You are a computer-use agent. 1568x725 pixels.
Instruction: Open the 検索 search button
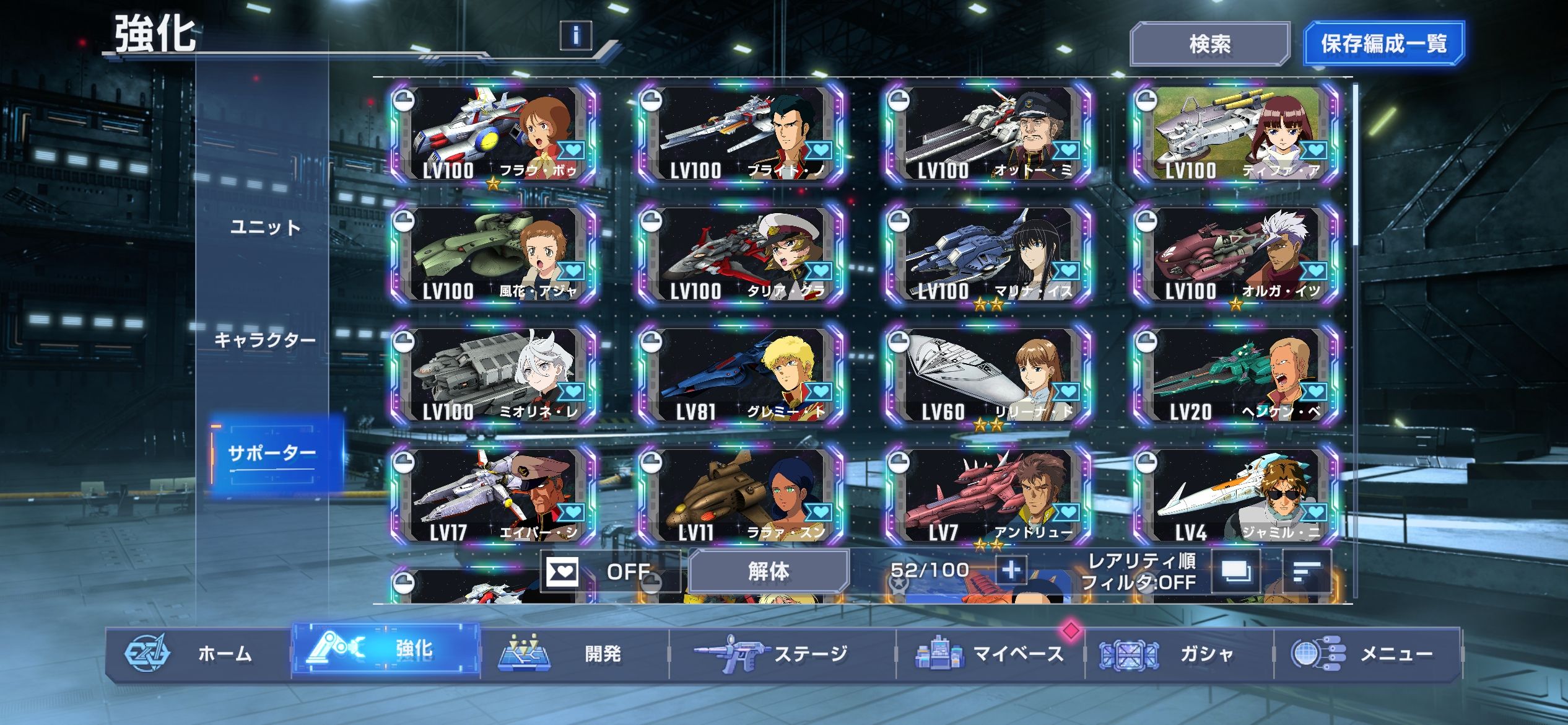pos(1209,44)
